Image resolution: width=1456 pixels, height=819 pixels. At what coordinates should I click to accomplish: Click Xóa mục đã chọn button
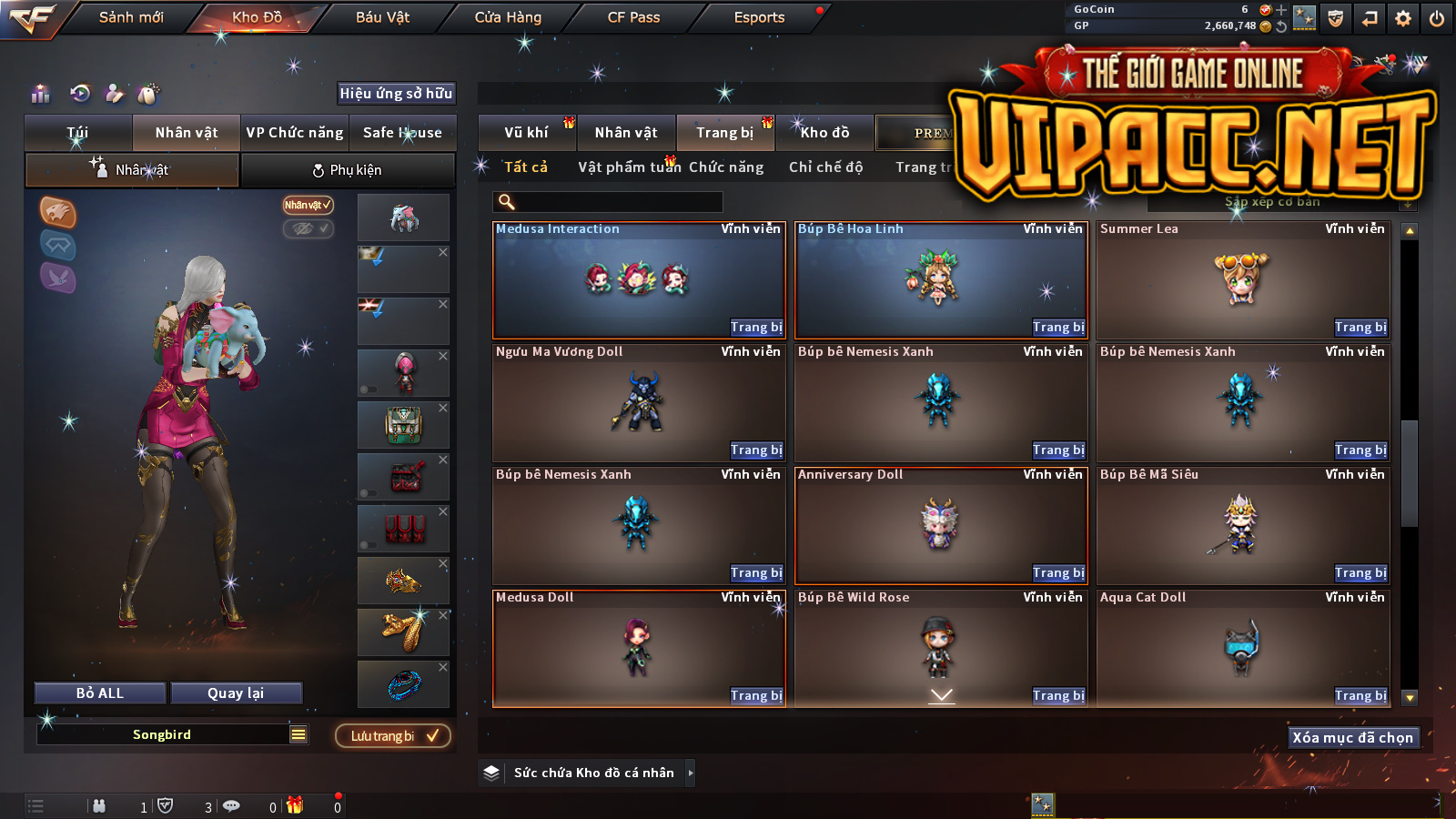(1353, 738)
